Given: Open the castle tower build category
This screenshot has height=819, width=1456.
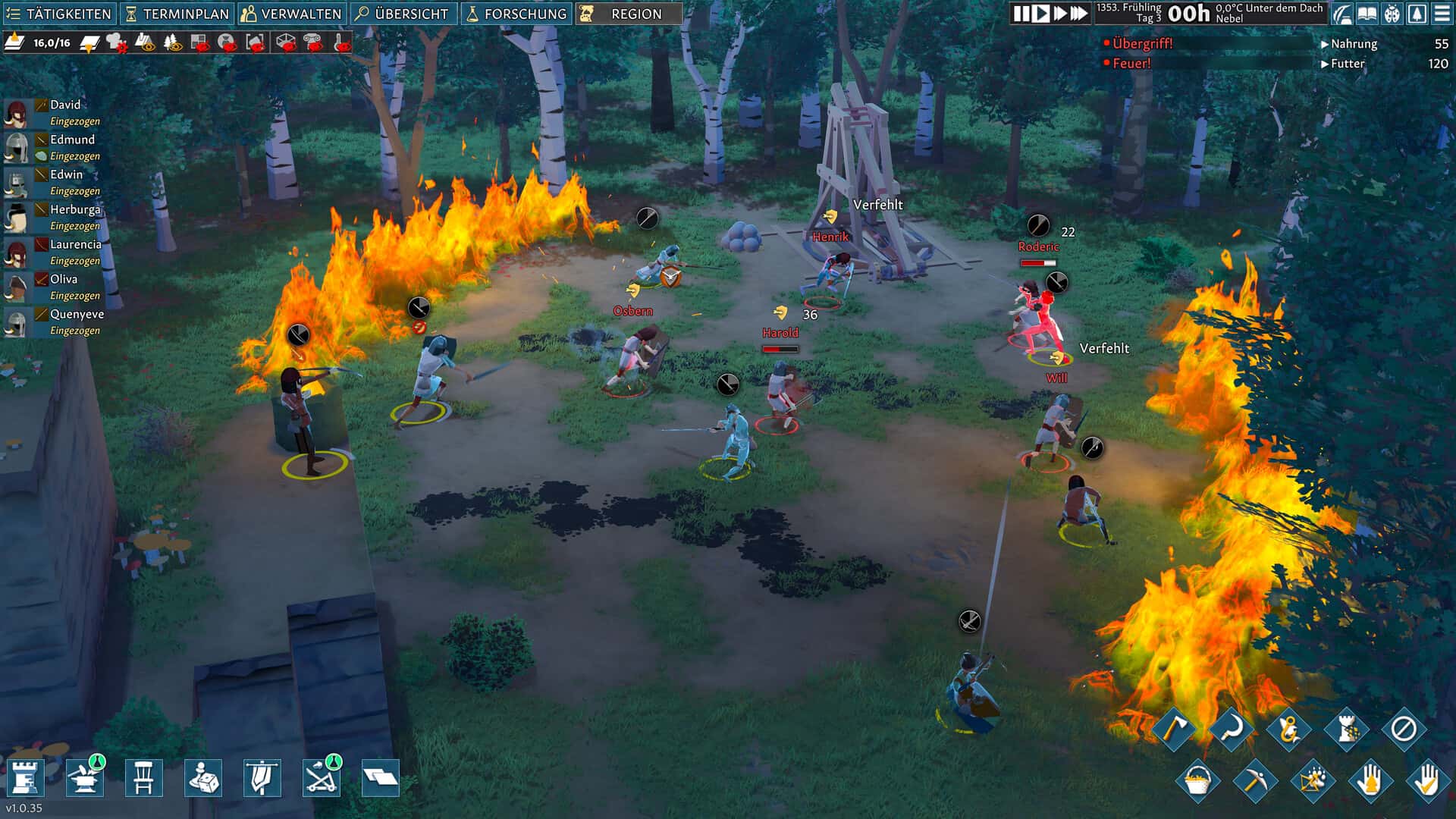Looking at the screenshot, I should (x=25, y=778).
